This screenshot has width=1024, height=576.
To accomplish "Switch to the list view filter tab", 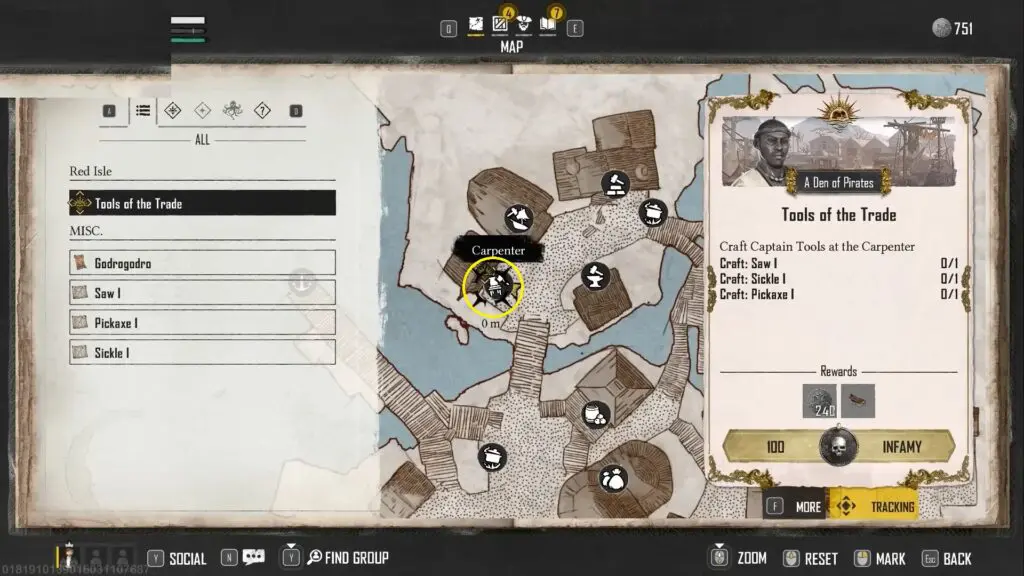I will (x=143, y=111).
